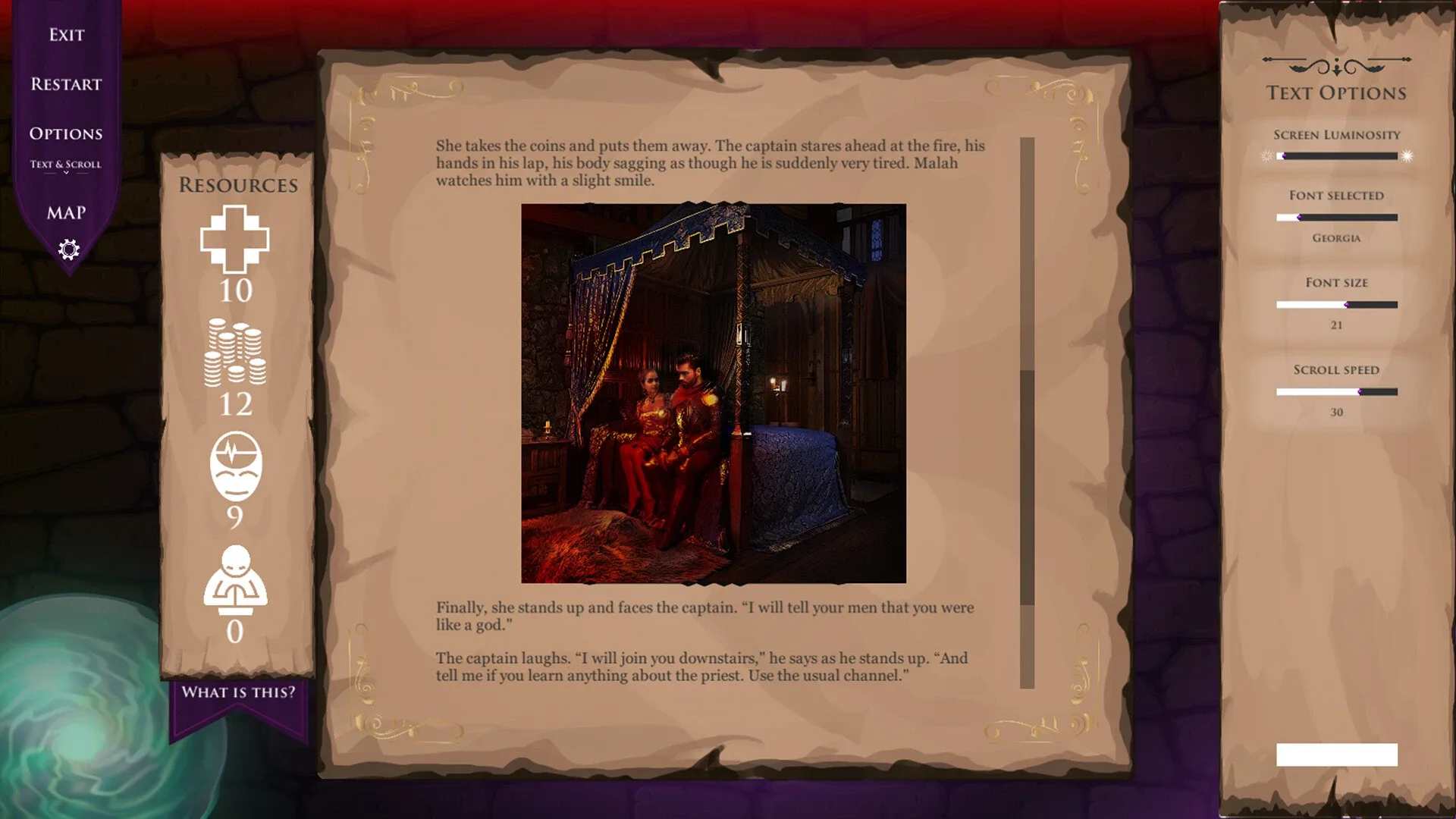Click the Restart button

point(66,85)
